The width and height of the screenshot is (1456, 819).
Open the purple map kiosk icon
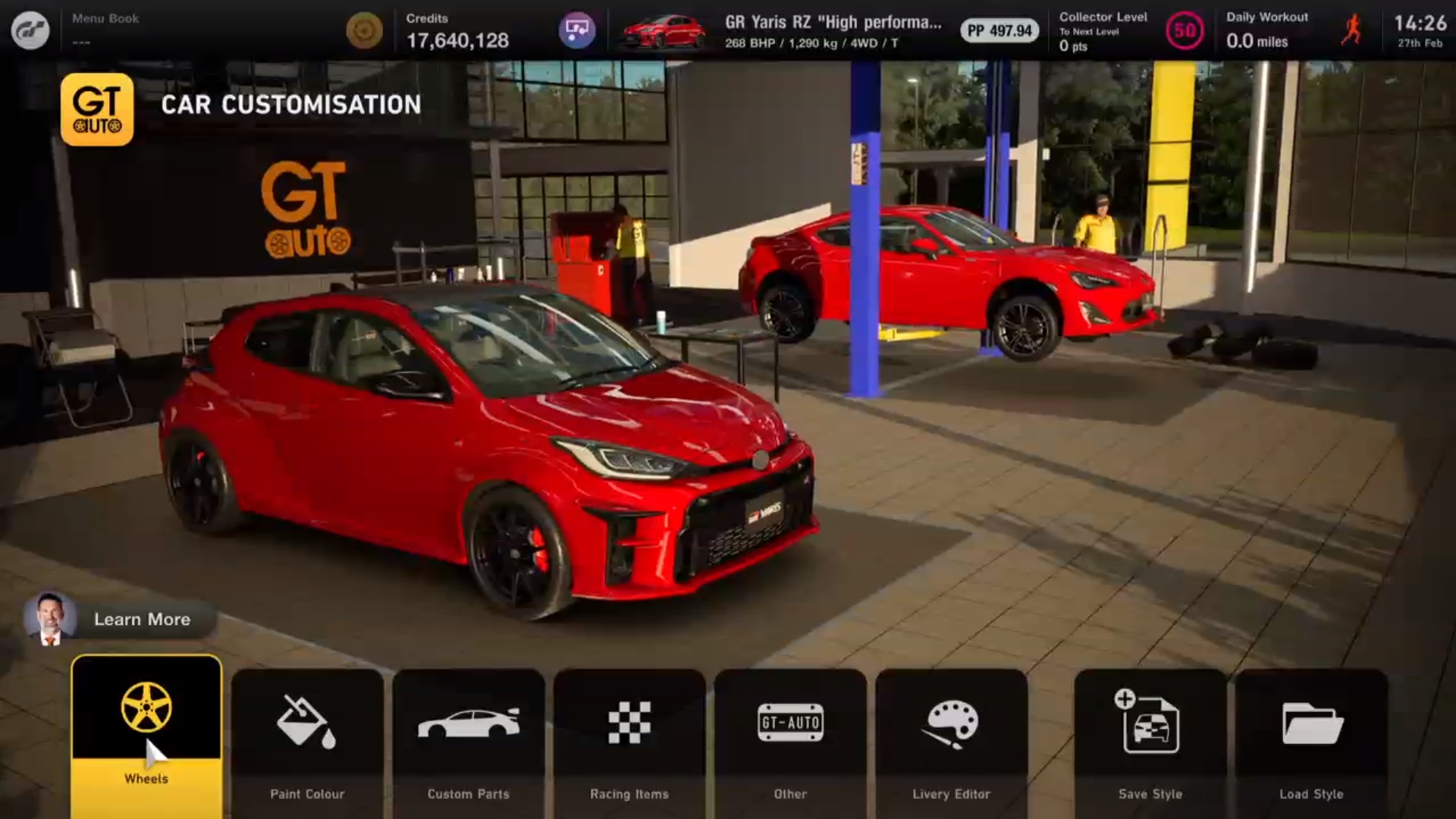coord(577,29)
